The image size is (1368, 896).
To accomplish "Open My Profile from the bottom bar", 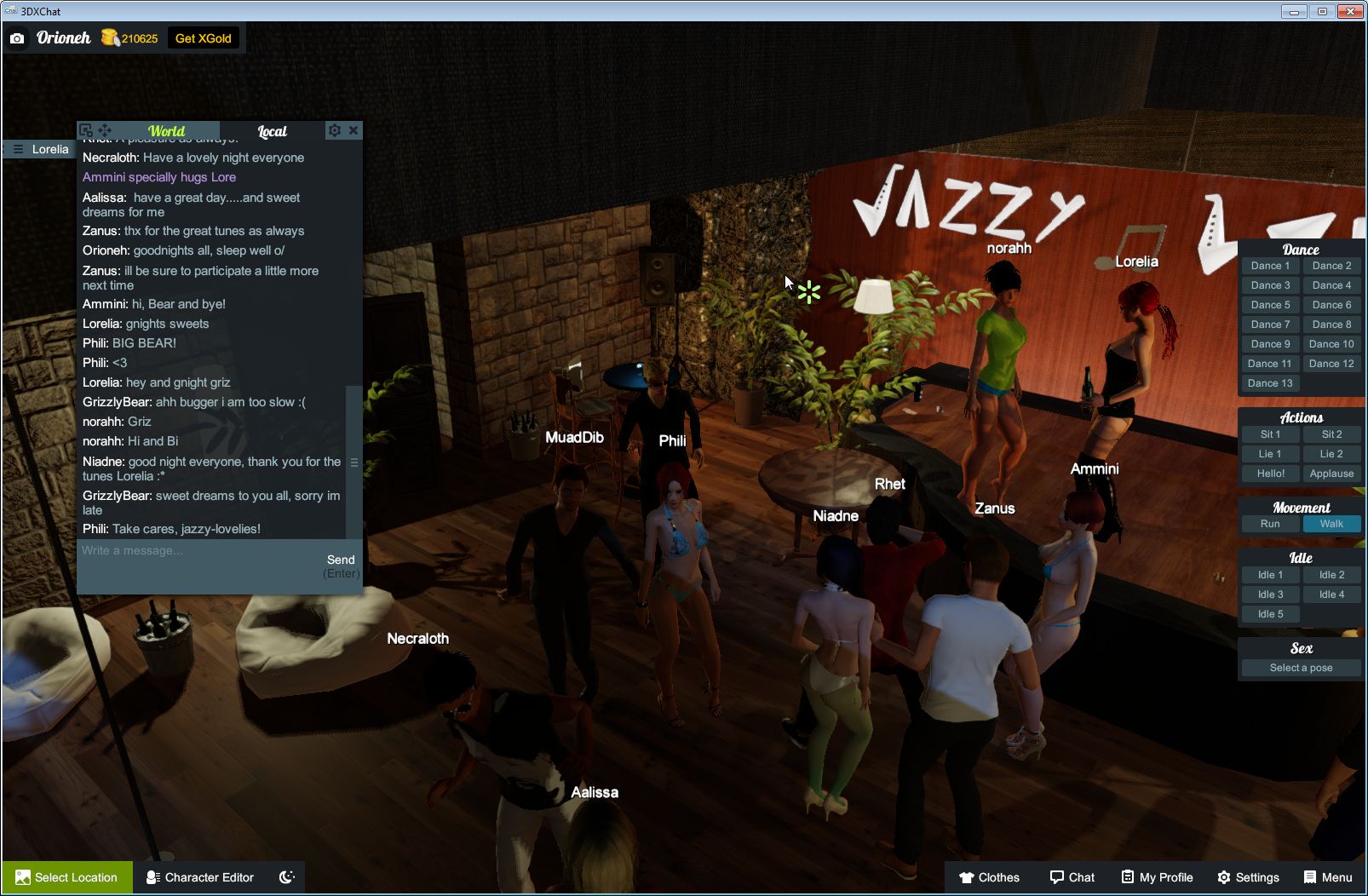I will tap(1156, 877).
